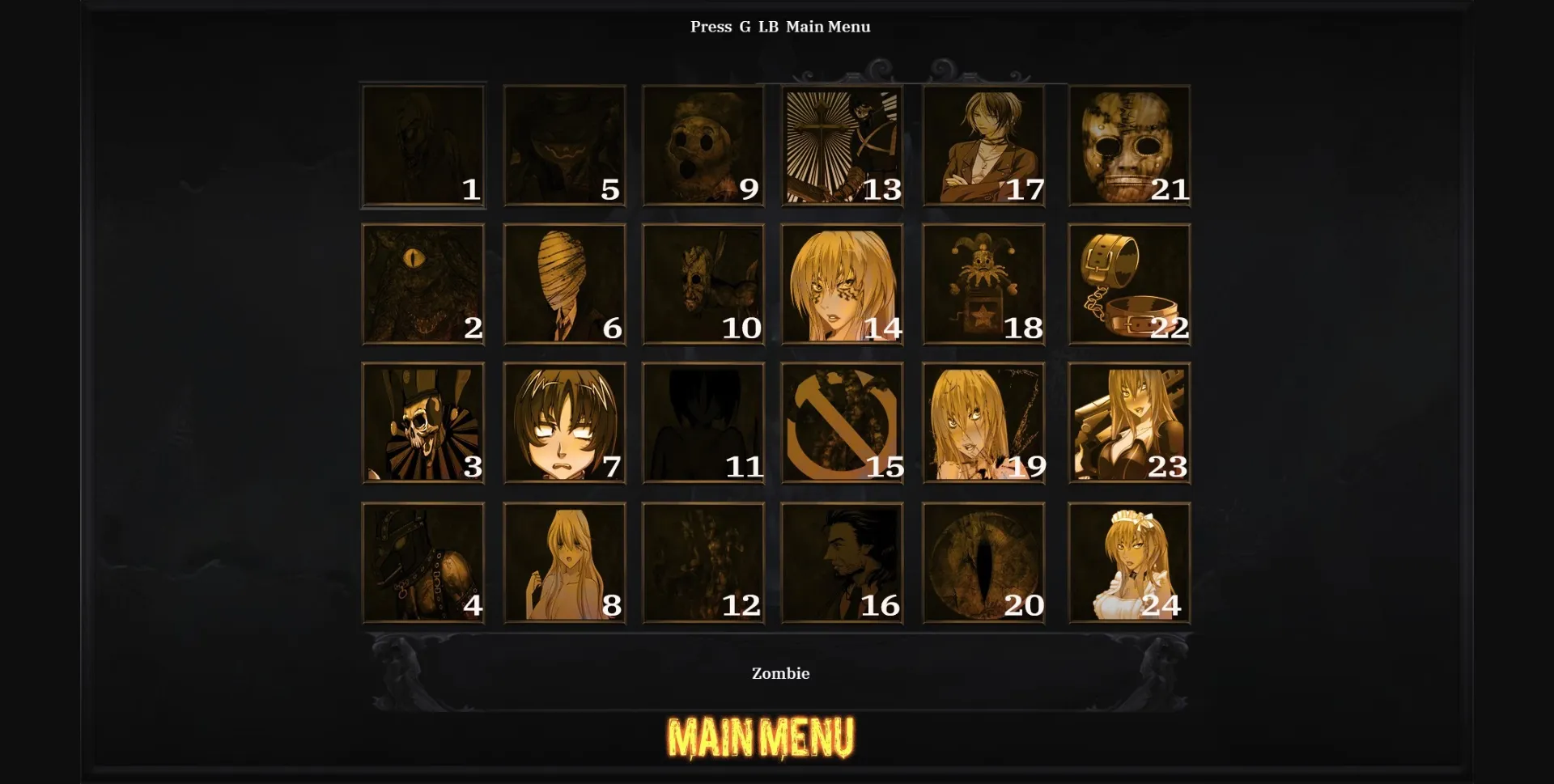Open the prohibition symbol image in slot 15
The width and height of the screenshot is (1554, 784).
point(843,423)
